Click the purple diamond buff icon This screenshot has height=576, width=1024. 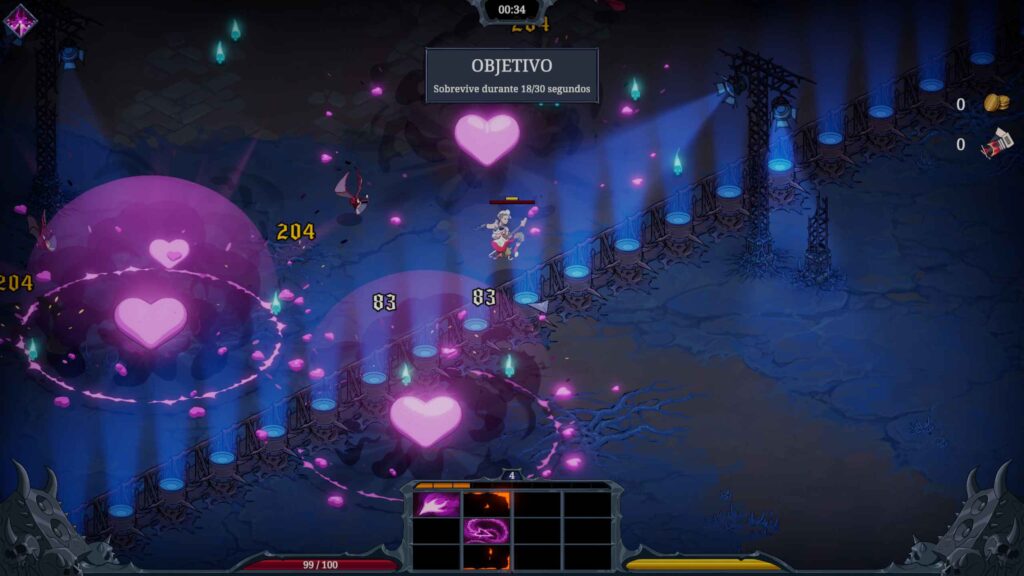point(19,21)
